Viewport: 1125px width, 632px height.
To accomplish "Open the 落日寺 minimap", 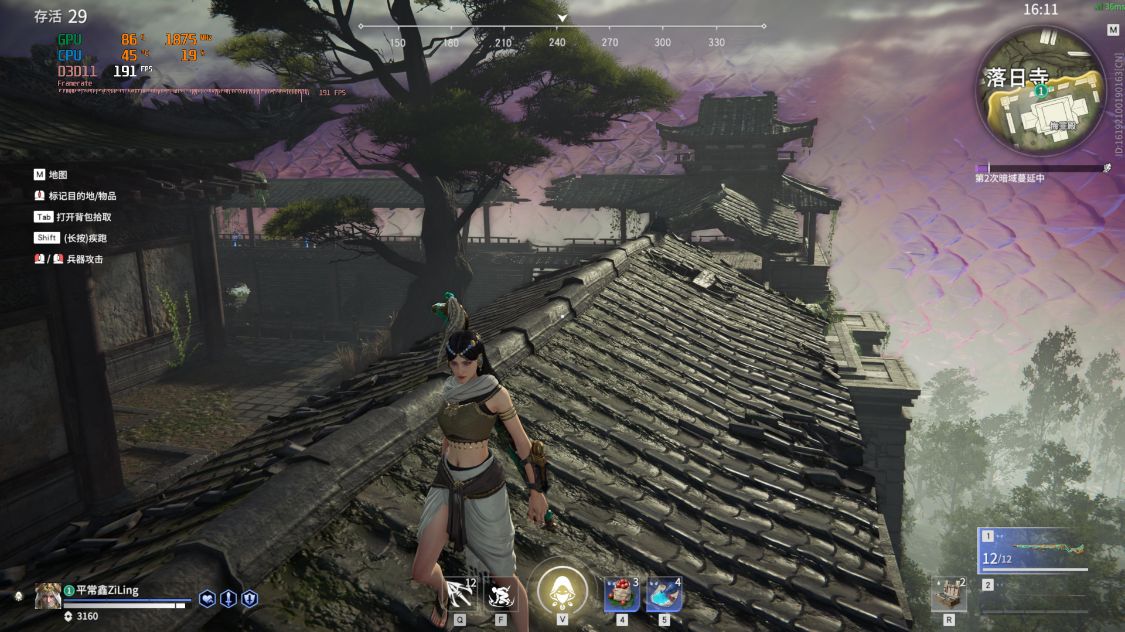I will click(1040, 90).
